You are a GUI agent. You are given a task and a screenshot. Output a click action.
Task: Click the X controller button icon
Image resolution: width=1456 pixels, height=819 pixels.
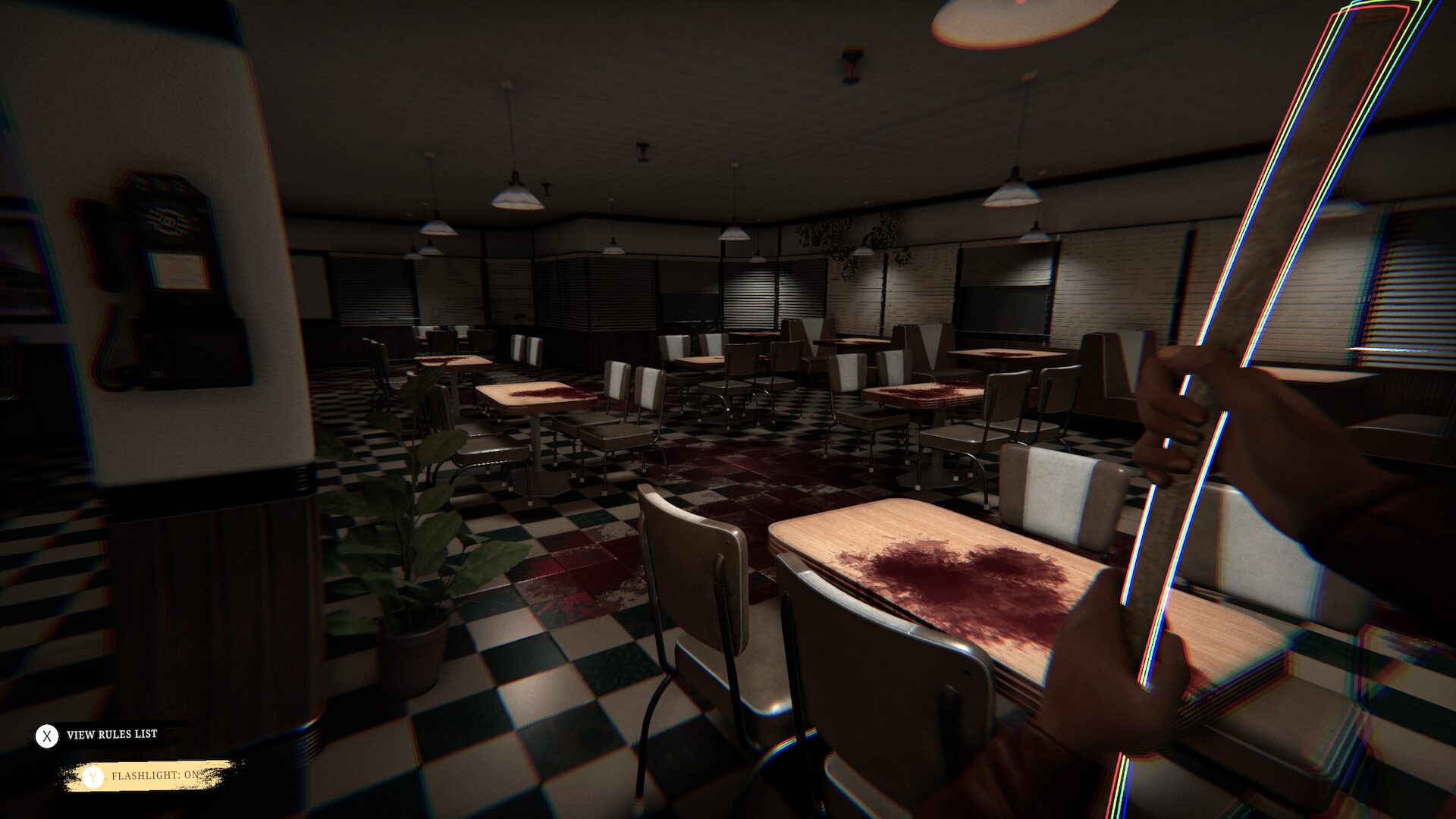point(47,733)
